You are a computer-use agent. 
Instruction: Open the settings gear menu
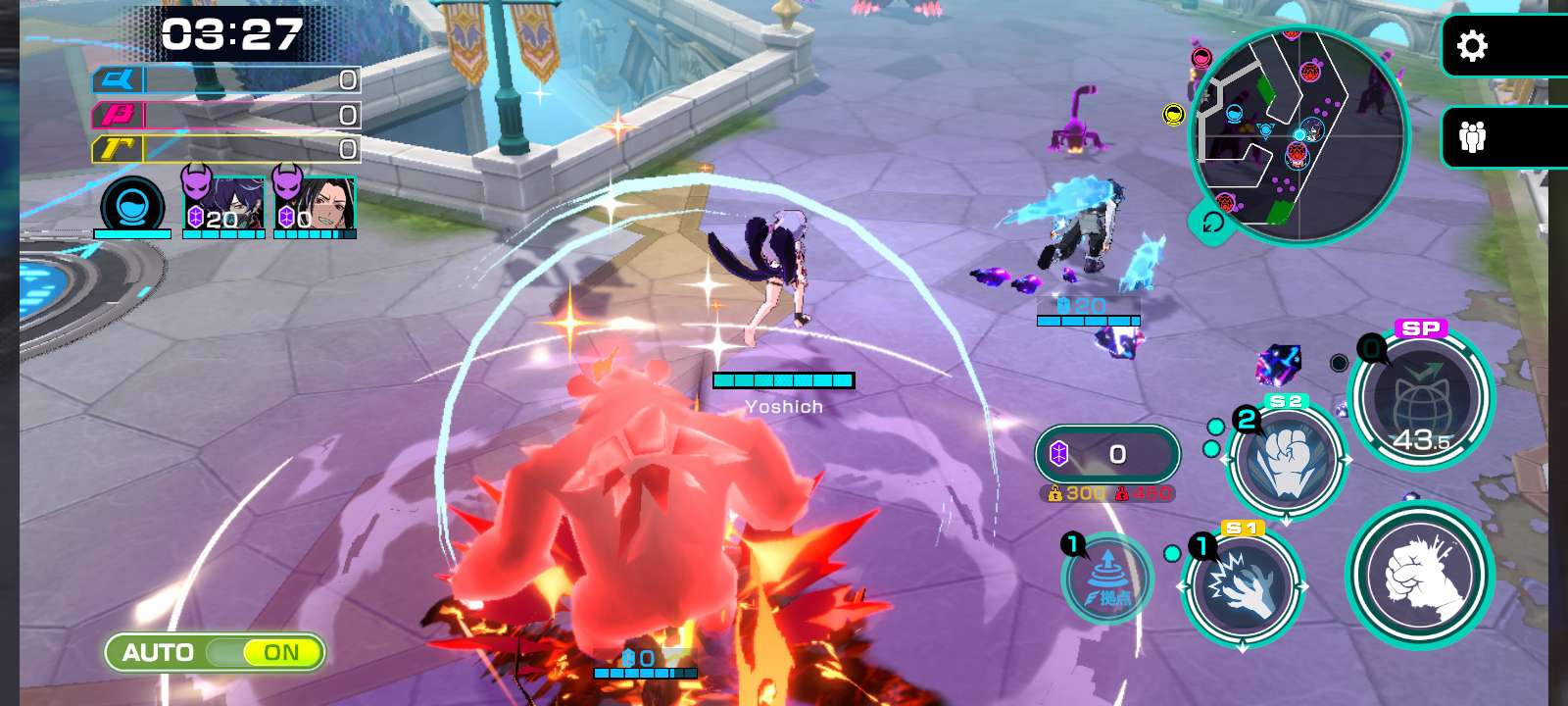coord(1472,46)
